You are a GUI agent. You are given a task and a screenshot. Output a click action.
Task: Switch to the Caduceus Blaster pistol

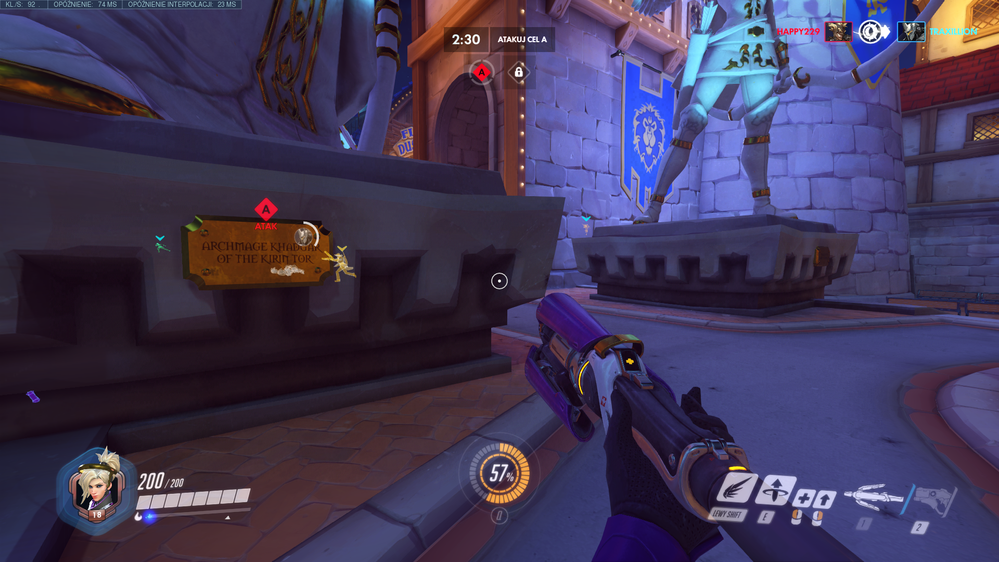tap(932, 499)
